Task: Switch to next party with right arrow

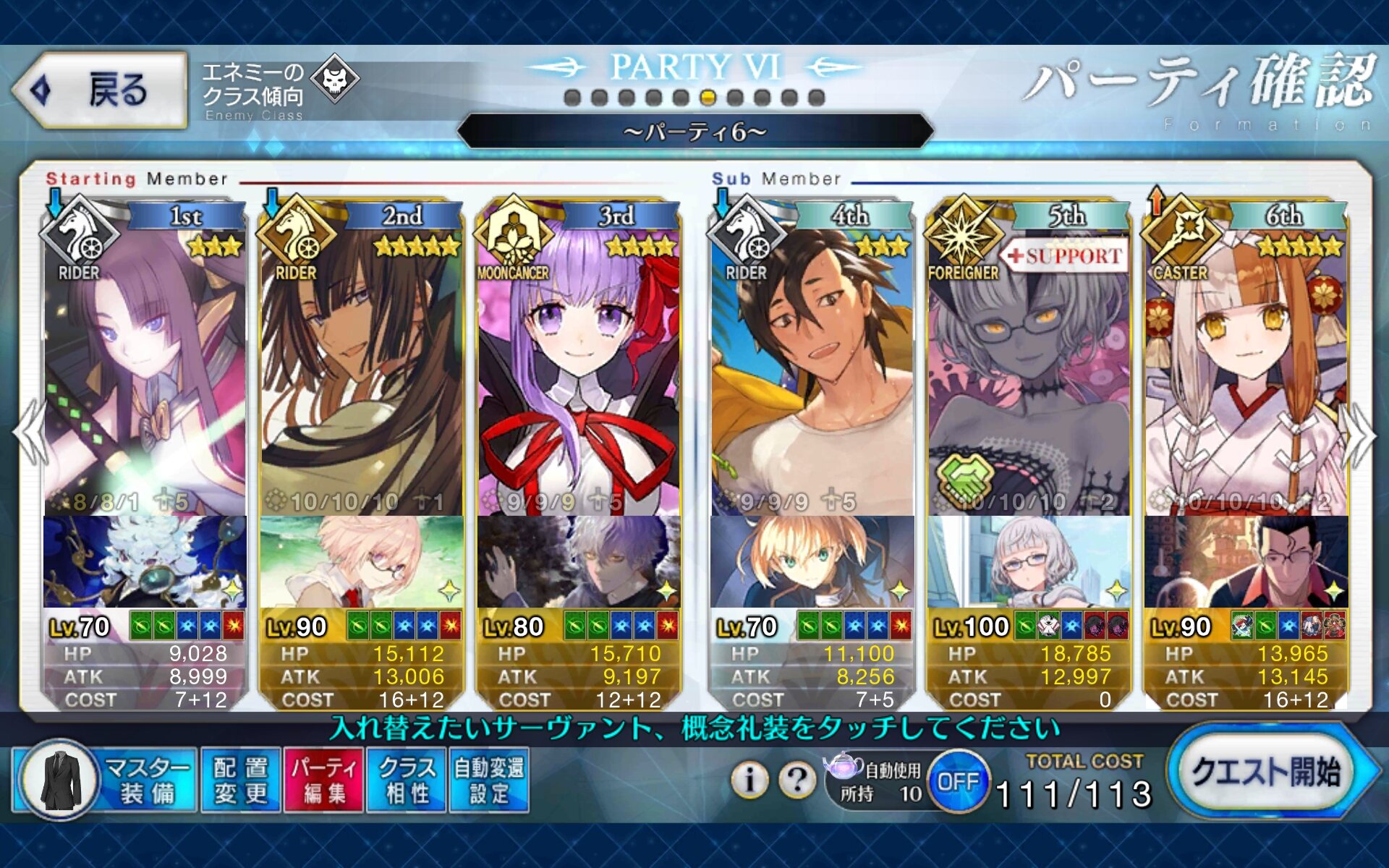Action: pos(1360,433)
